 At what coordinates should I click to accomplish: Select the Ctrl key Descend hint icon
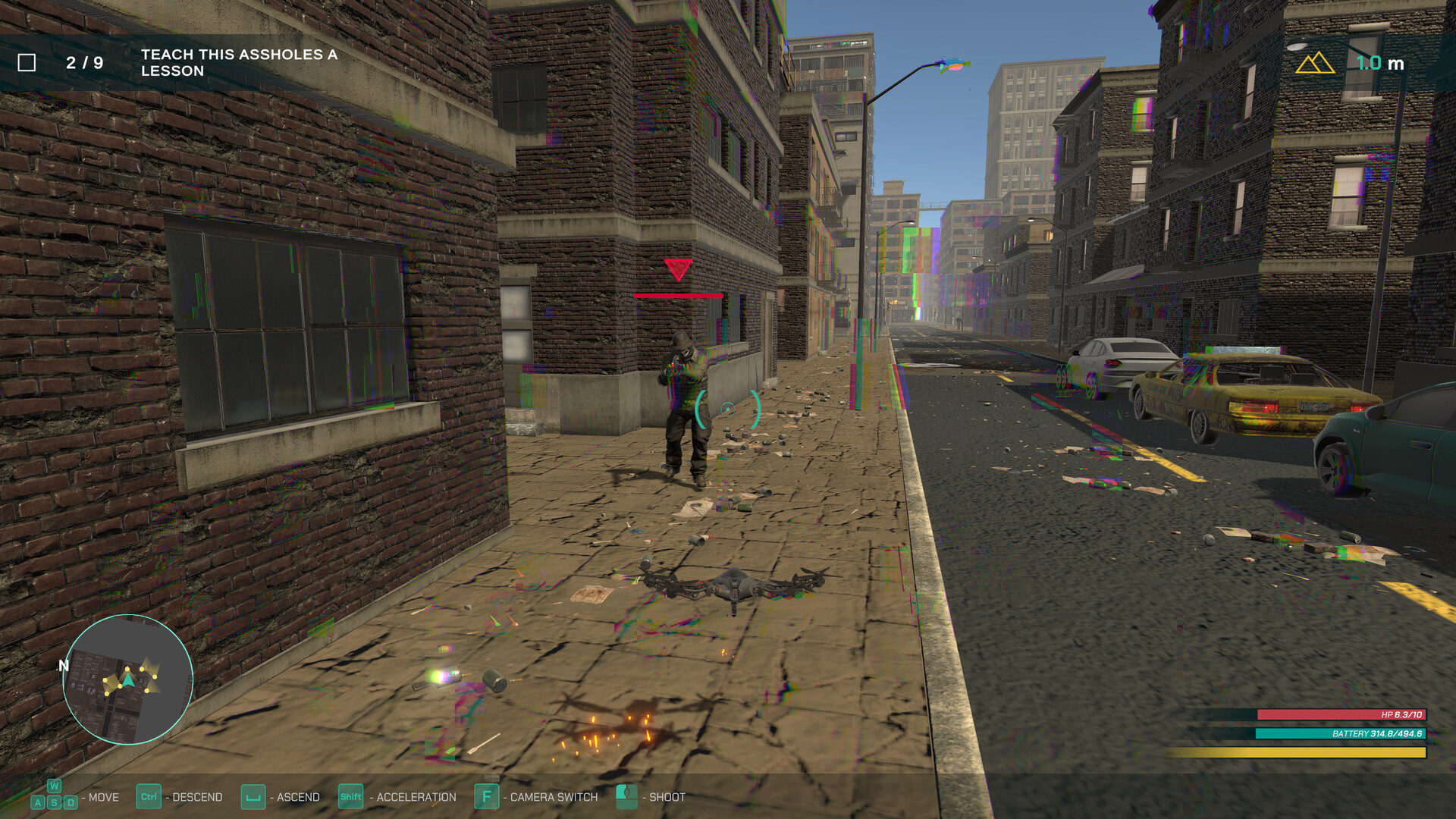coord(148,797)
